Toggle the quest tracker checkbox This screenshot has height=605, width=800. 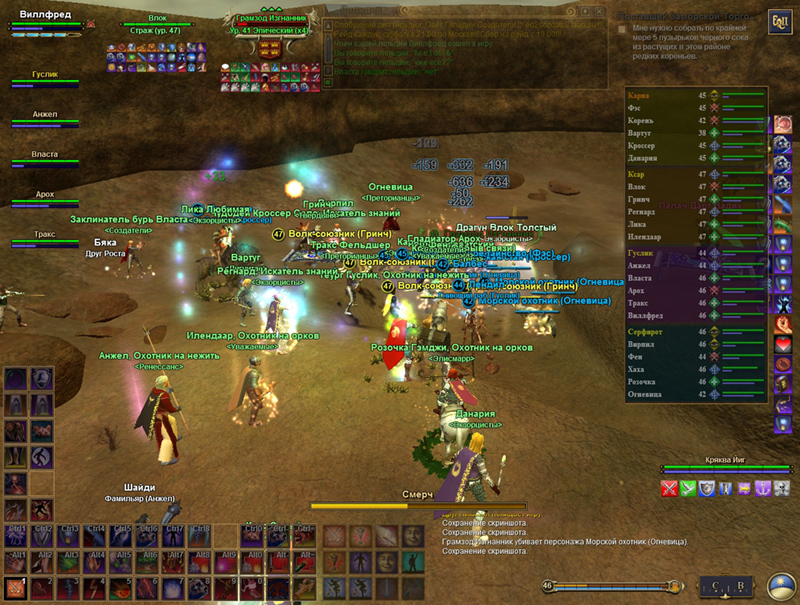[x=621, y=30]
